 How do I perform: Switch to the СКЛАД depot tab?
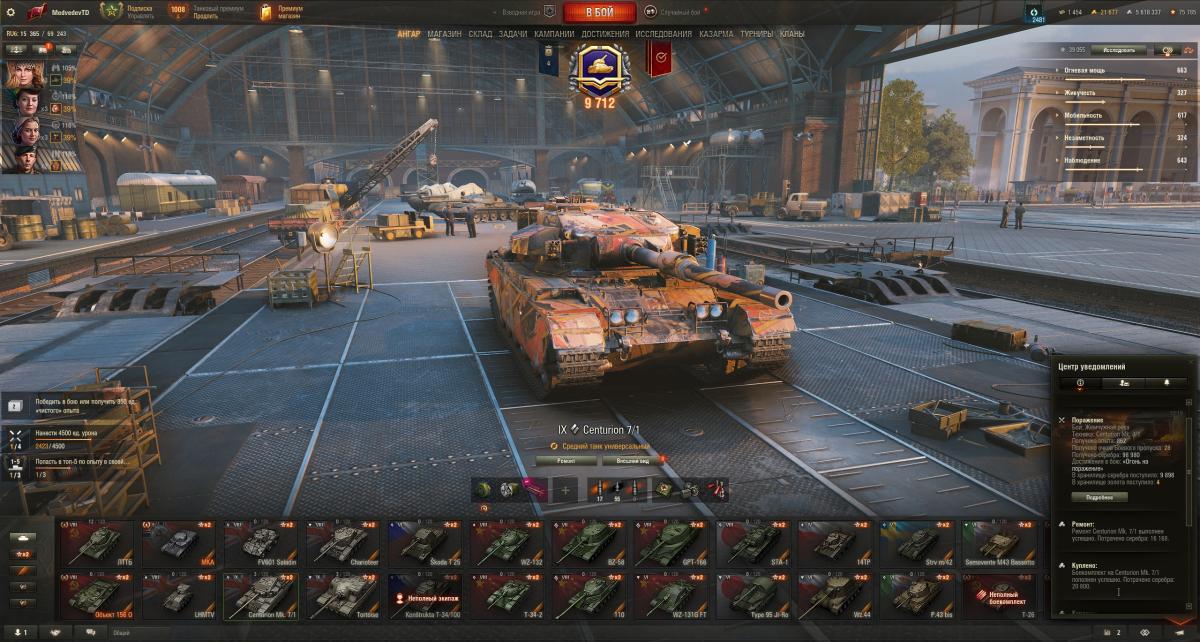pos(480,34)
